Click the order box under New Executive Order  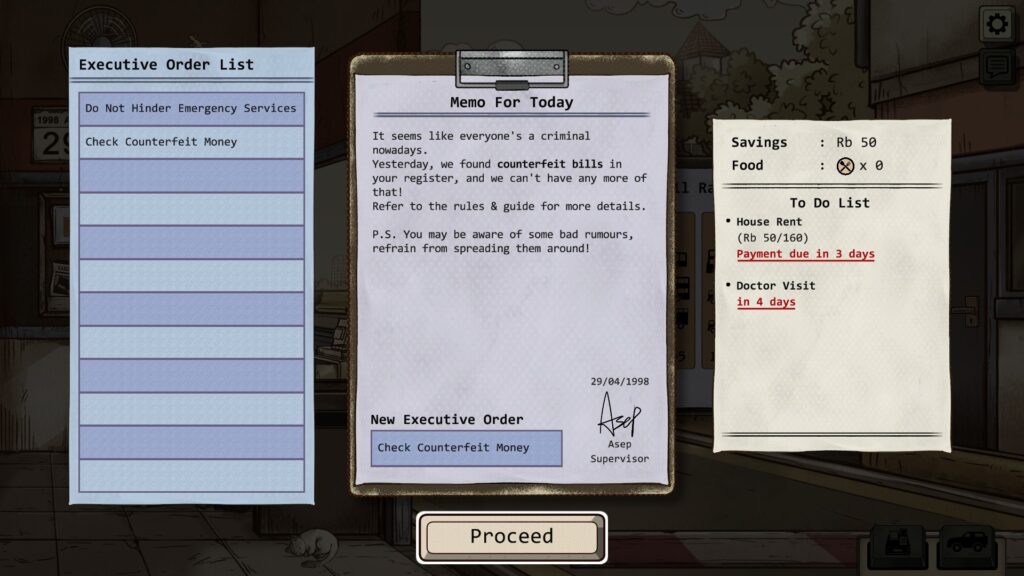pyautogui.click(x=466, y=448)
